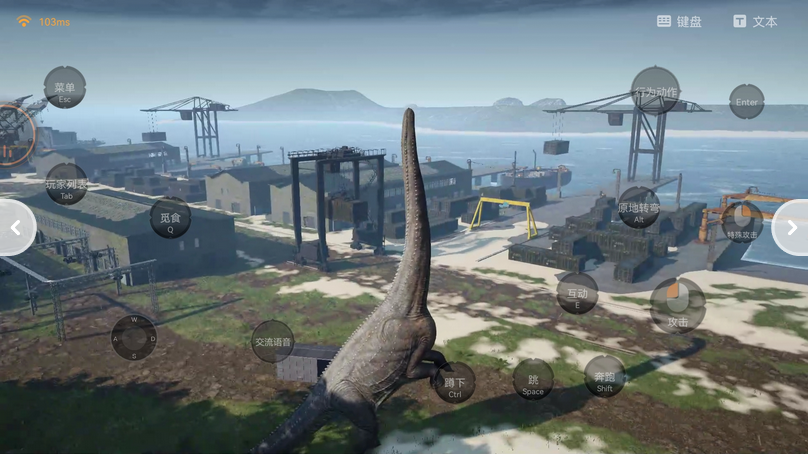Viewport: 808px width, 454px height.
Task: Open the 文本 text input option
Action: click(755, 21)
